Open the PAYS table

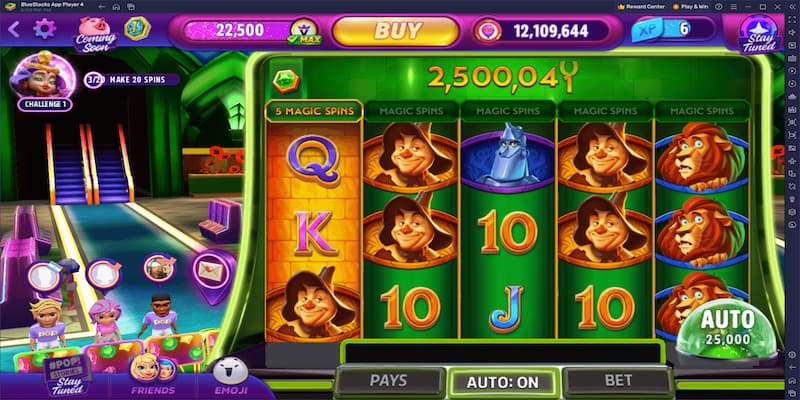[x=388, y=381]
